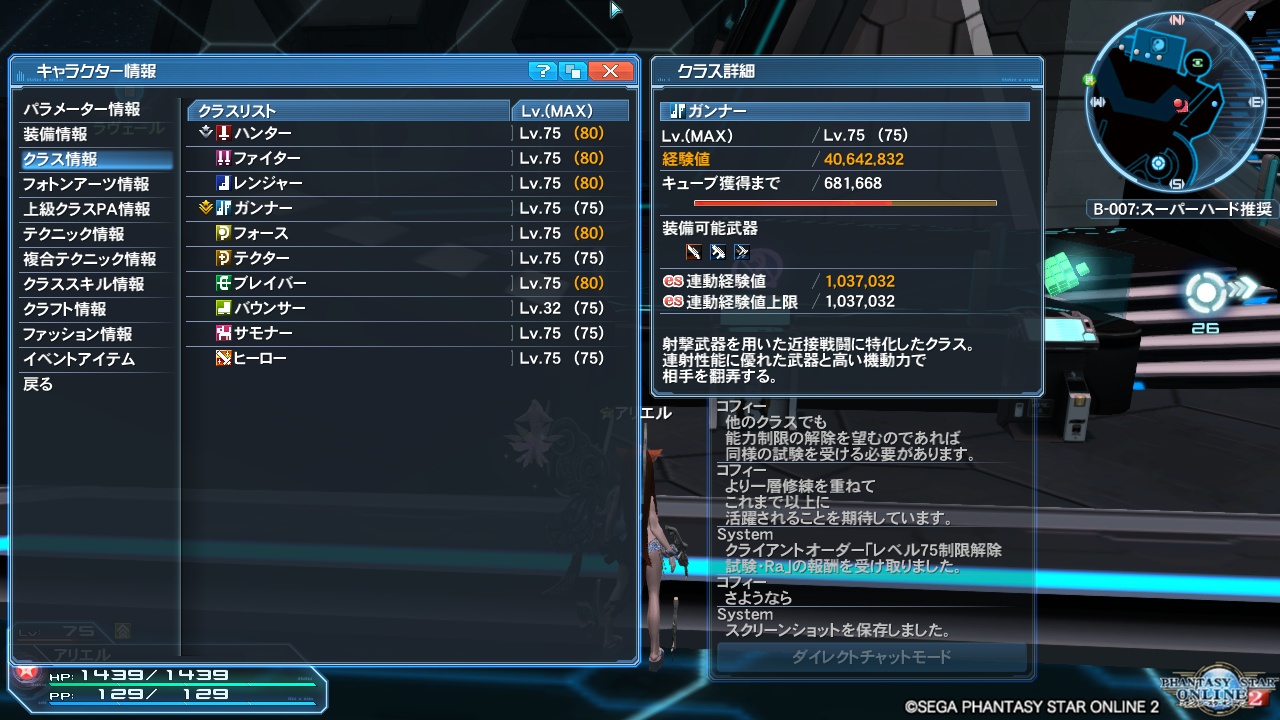Viewport: 1280px width, 720px height.
Task: Click the gunslash weapon icon under 装備可能武器
Action: pos(693,252)
